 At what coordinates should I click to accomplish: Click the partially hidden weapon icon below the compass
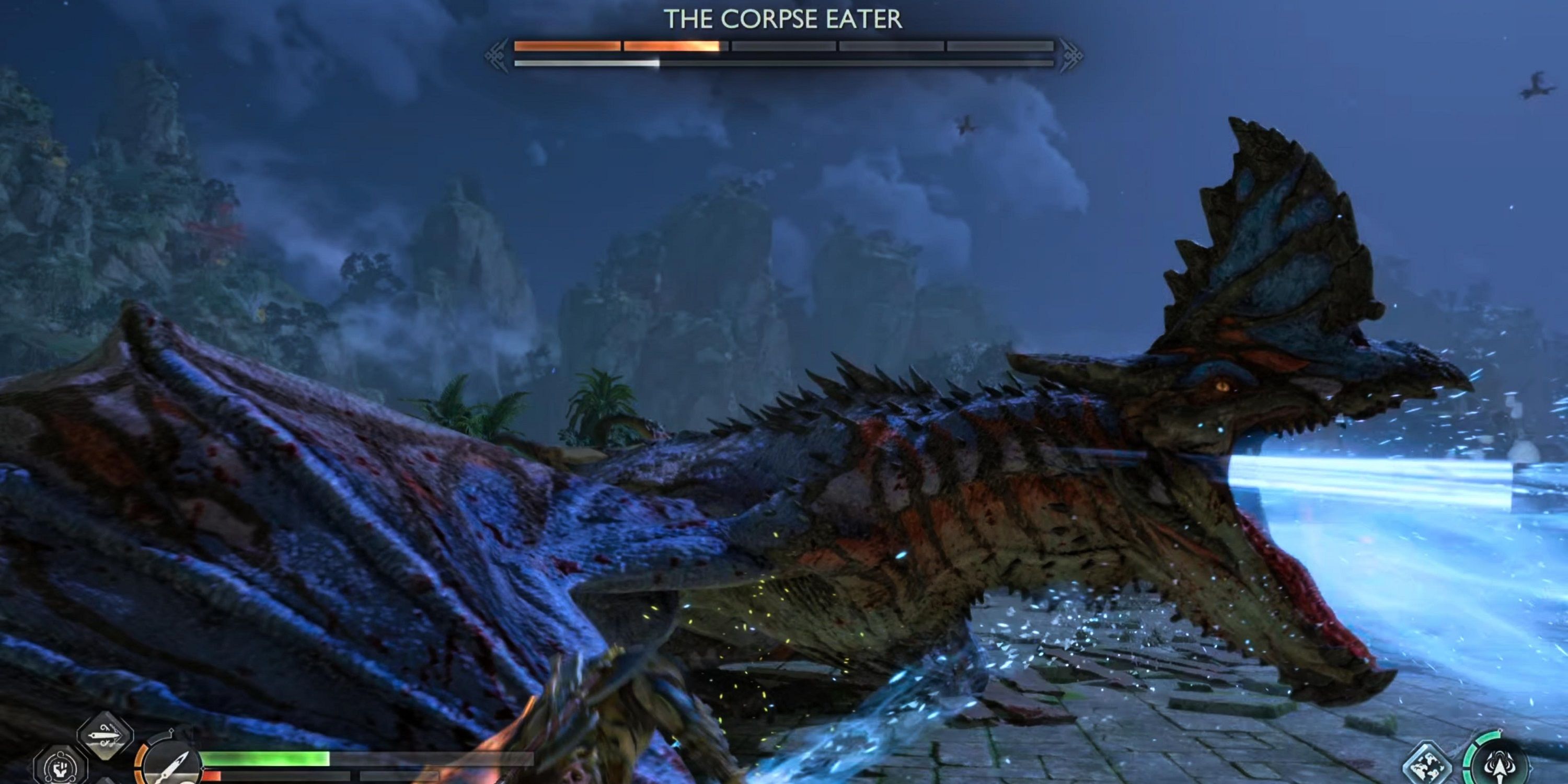tap(107, 781)
